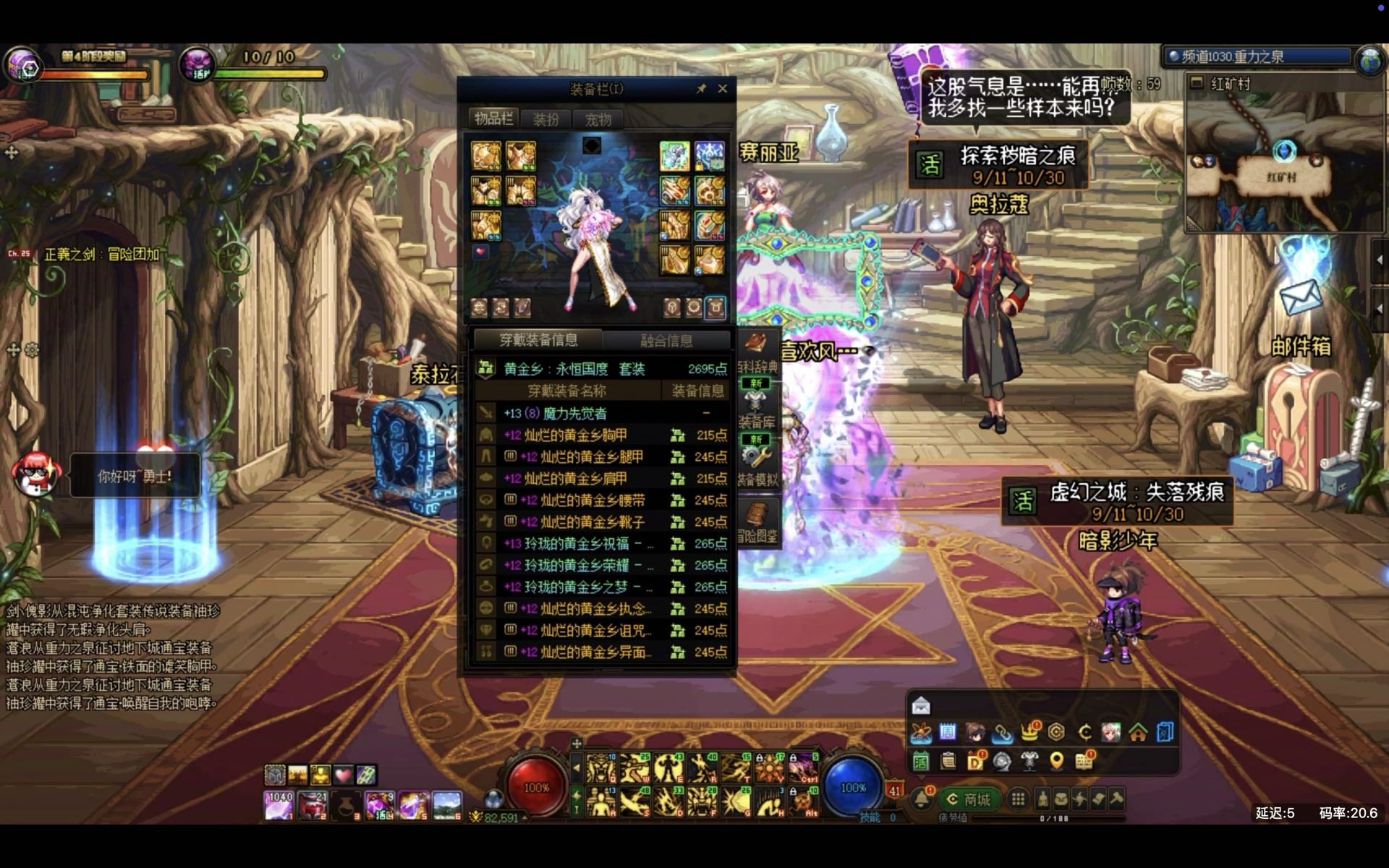Launch the 装备模拟 equipment simulator

(x=757, y=461)
